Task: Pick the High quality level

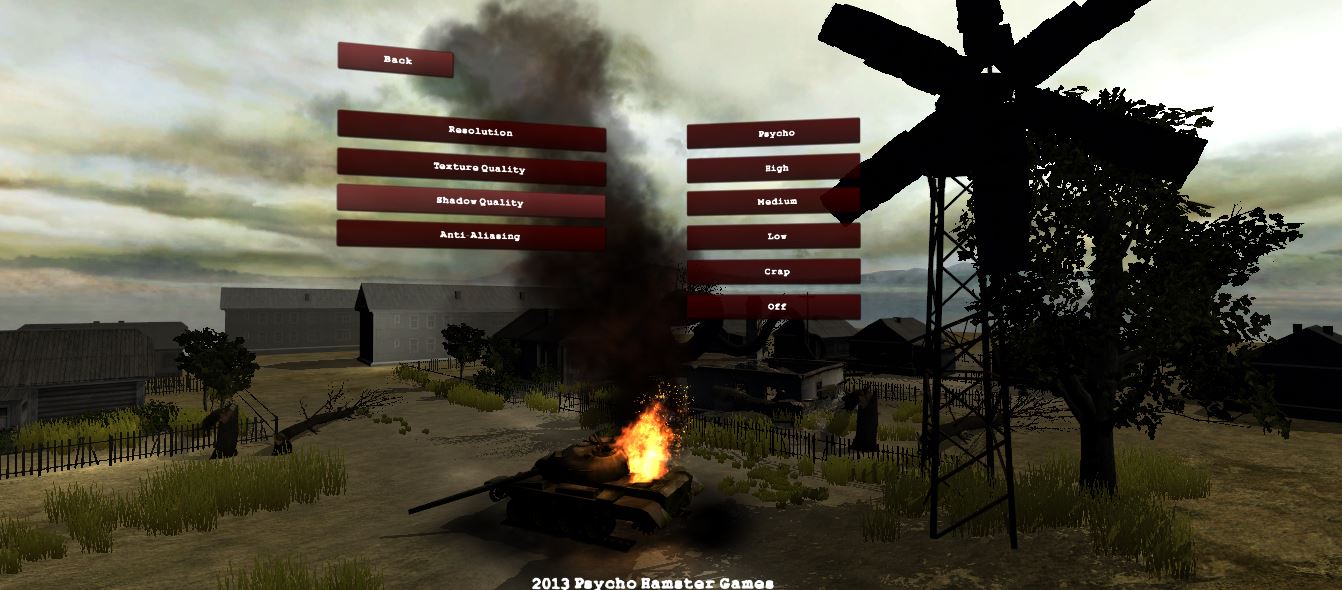Action: tap(773, 168)
